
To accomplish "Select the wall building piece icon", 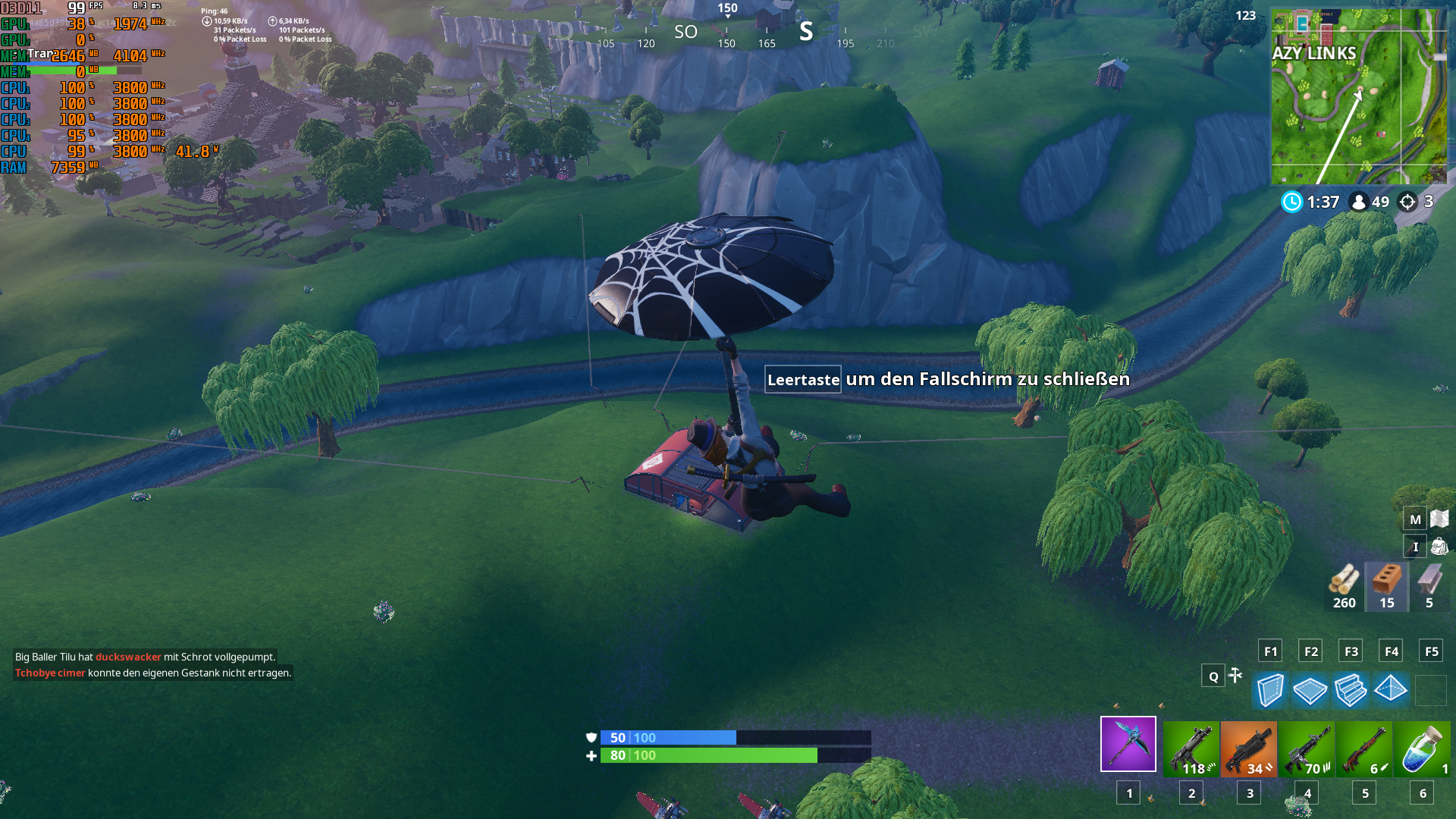I will (x=1269, y=691).
